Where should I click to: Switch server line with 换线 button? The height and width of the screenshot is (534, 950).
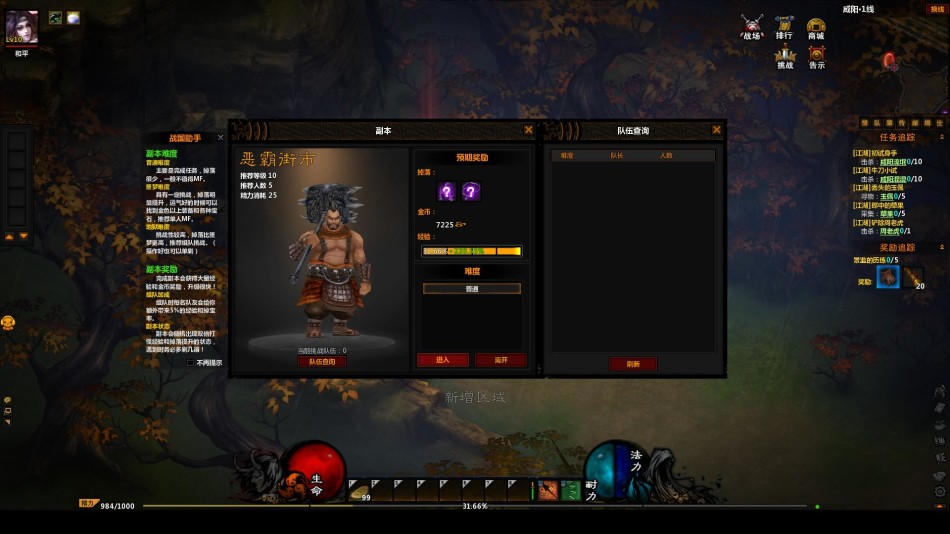pyautogui.click(x=937, y=9)
